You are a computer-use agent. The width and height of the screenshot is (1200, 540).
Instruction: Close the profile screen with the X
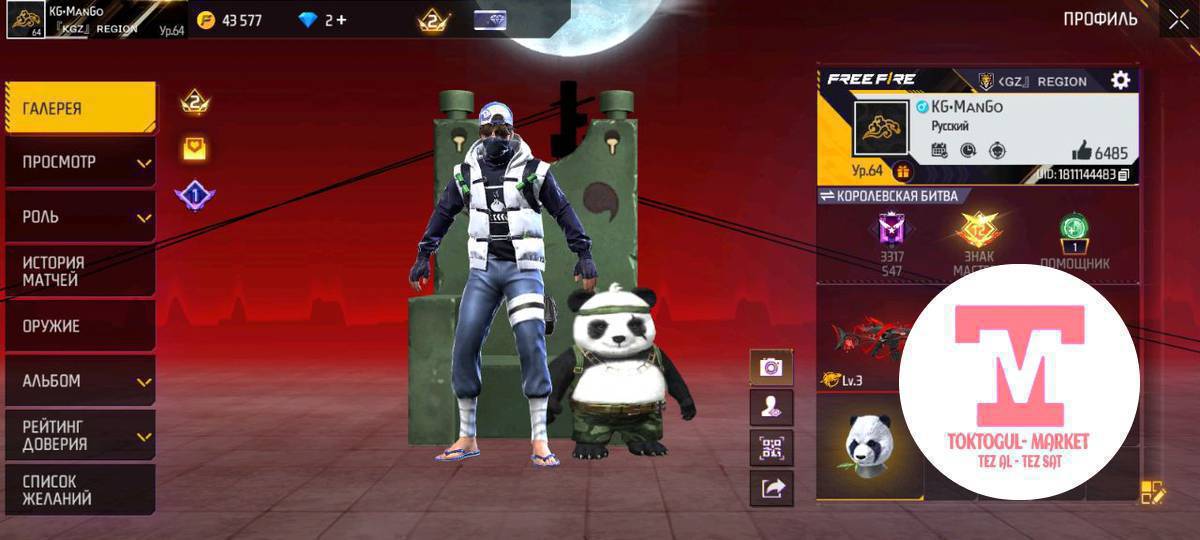pyautogui.click(x=1176, y=19)
